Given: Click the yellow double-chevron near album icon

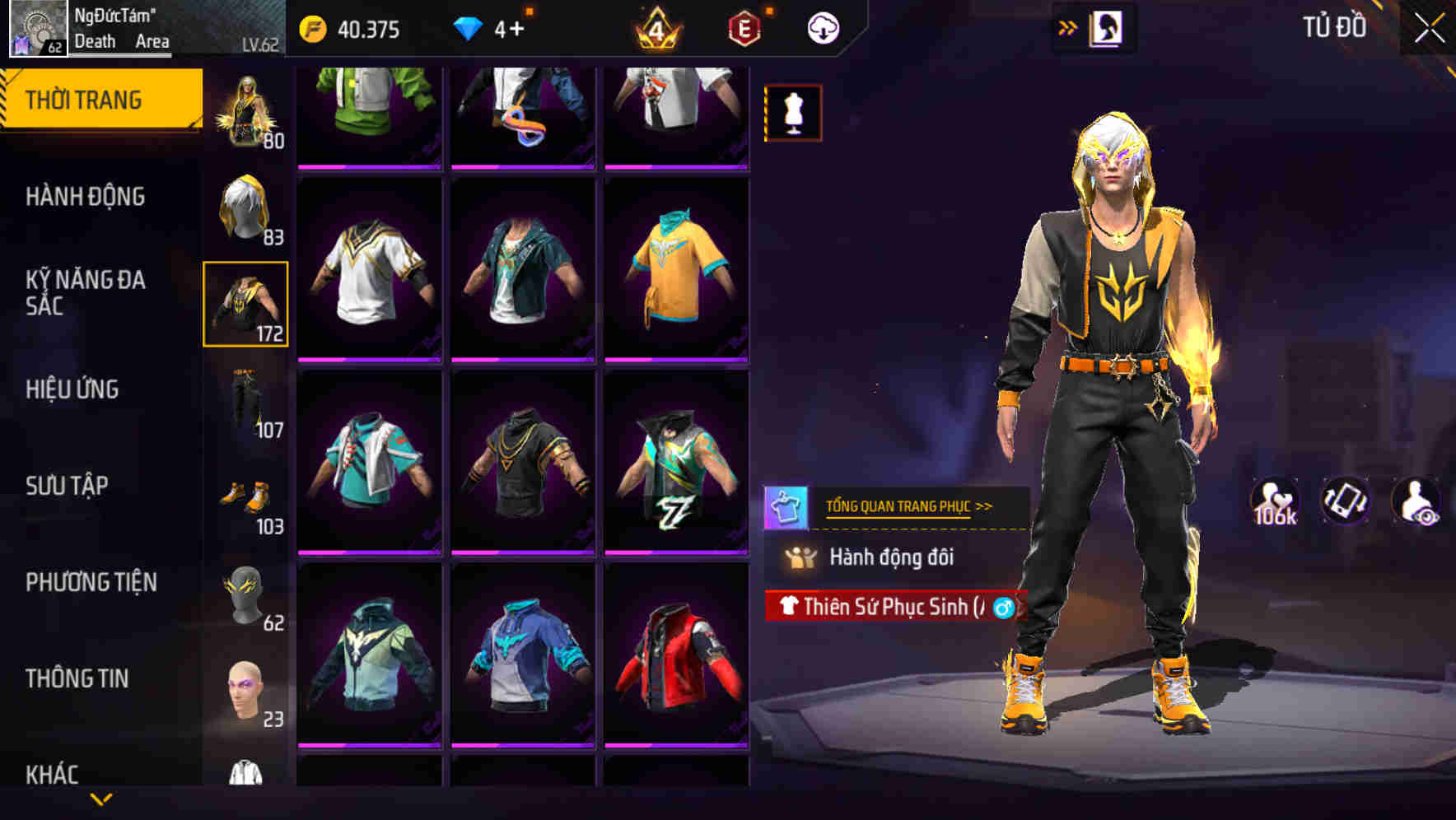Looking at the screenshot, I should [1068, 27].
